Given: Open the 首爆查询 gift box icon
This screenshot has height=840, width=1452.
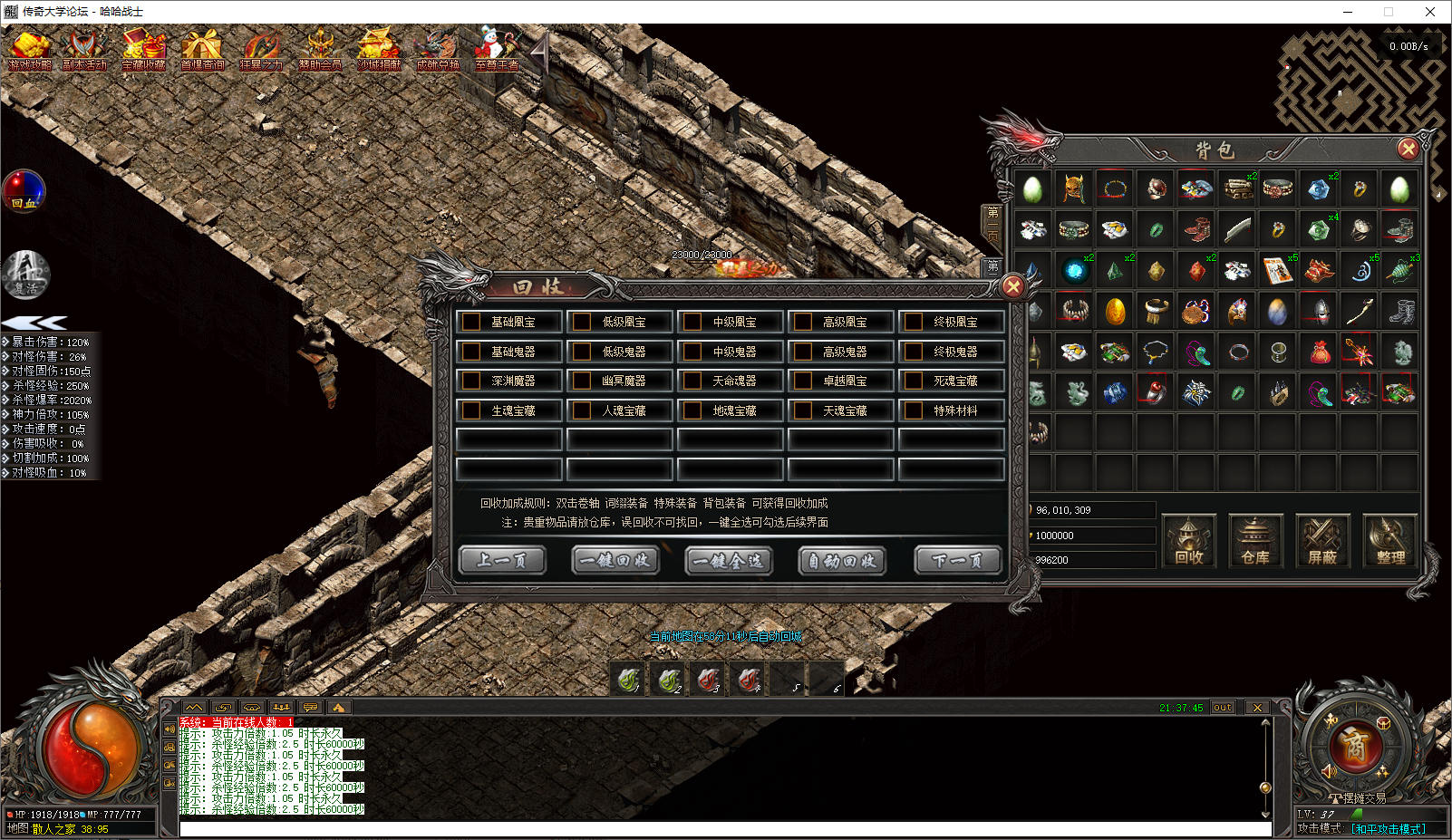Looking at the screenshot, I should coord(201,50).
